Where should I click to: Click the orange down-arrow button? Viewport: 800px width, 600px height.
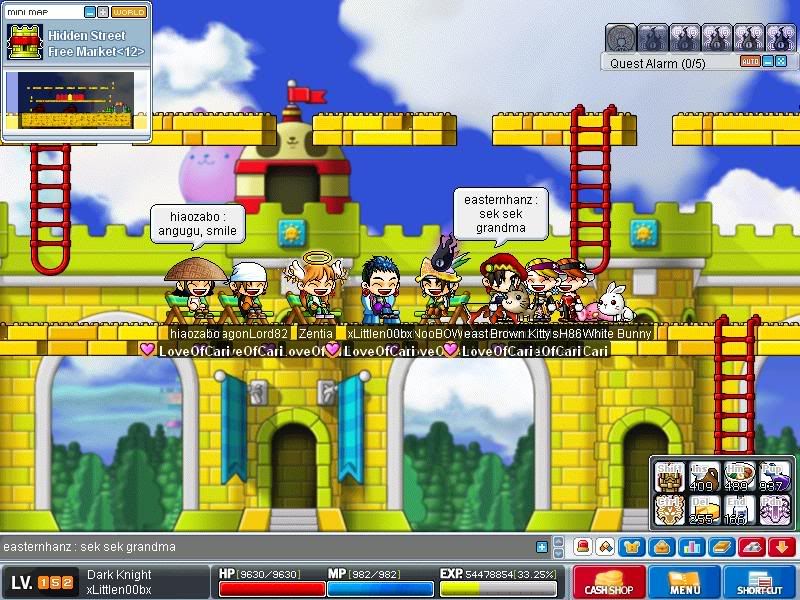click(x=782, y=547)
